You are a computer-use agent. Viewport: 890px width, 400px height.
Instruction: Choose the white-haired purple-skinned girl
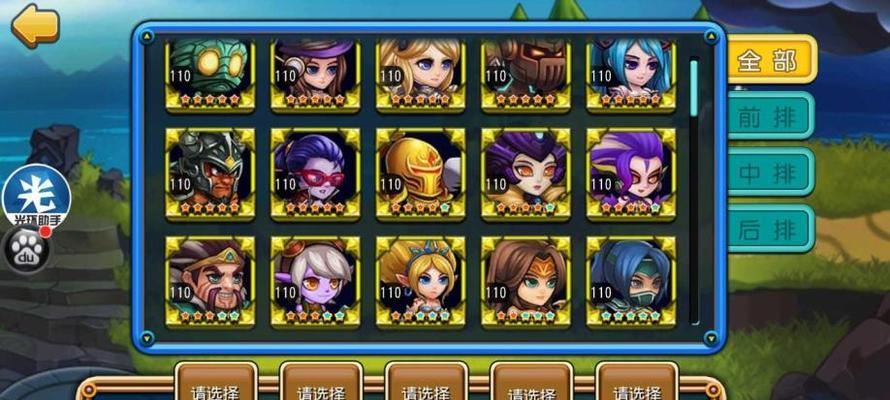coord(315,280)
